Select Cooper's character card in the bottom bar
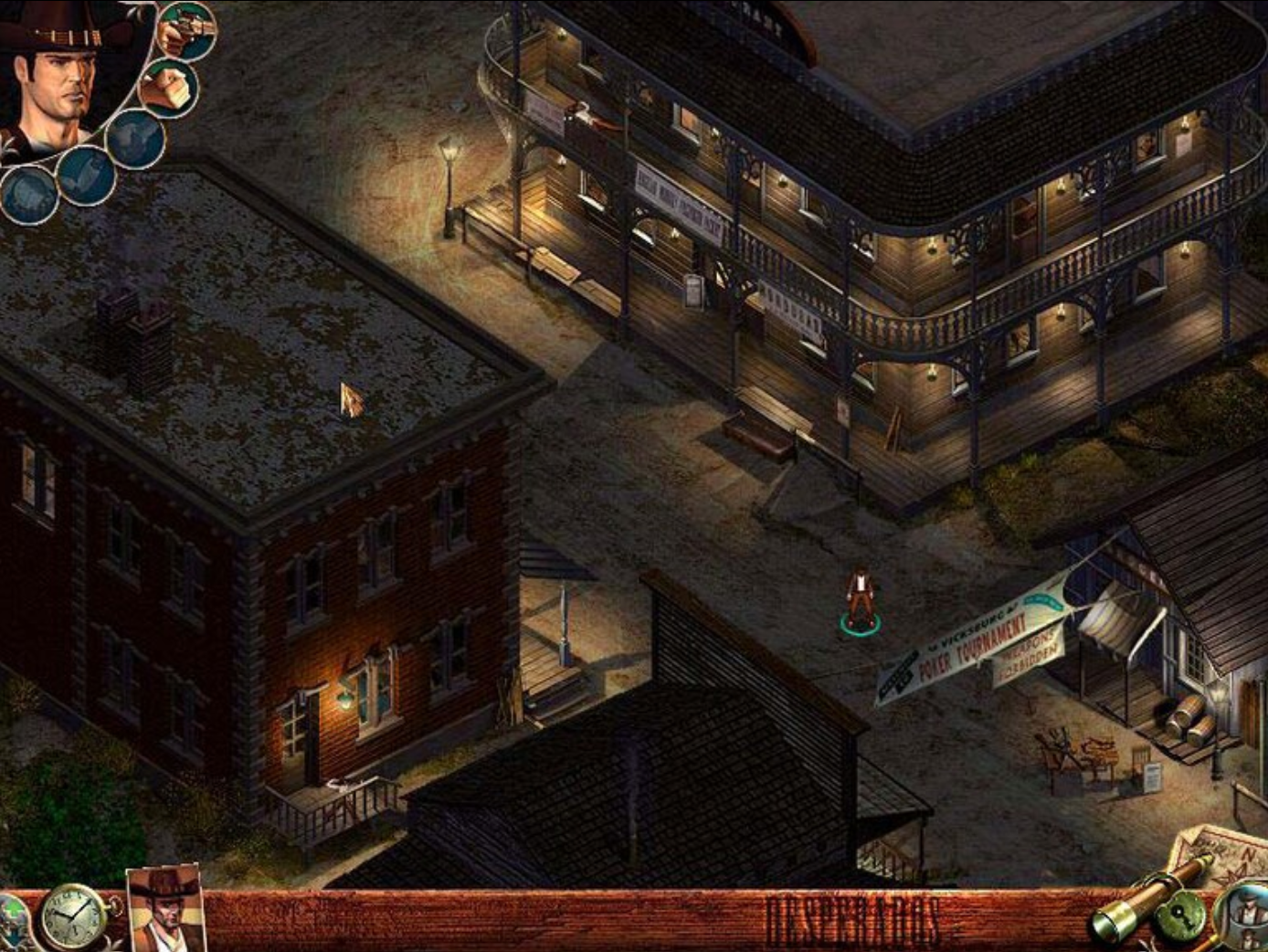Viewport: 1268px width, 952px height. (x=164, y=914)
